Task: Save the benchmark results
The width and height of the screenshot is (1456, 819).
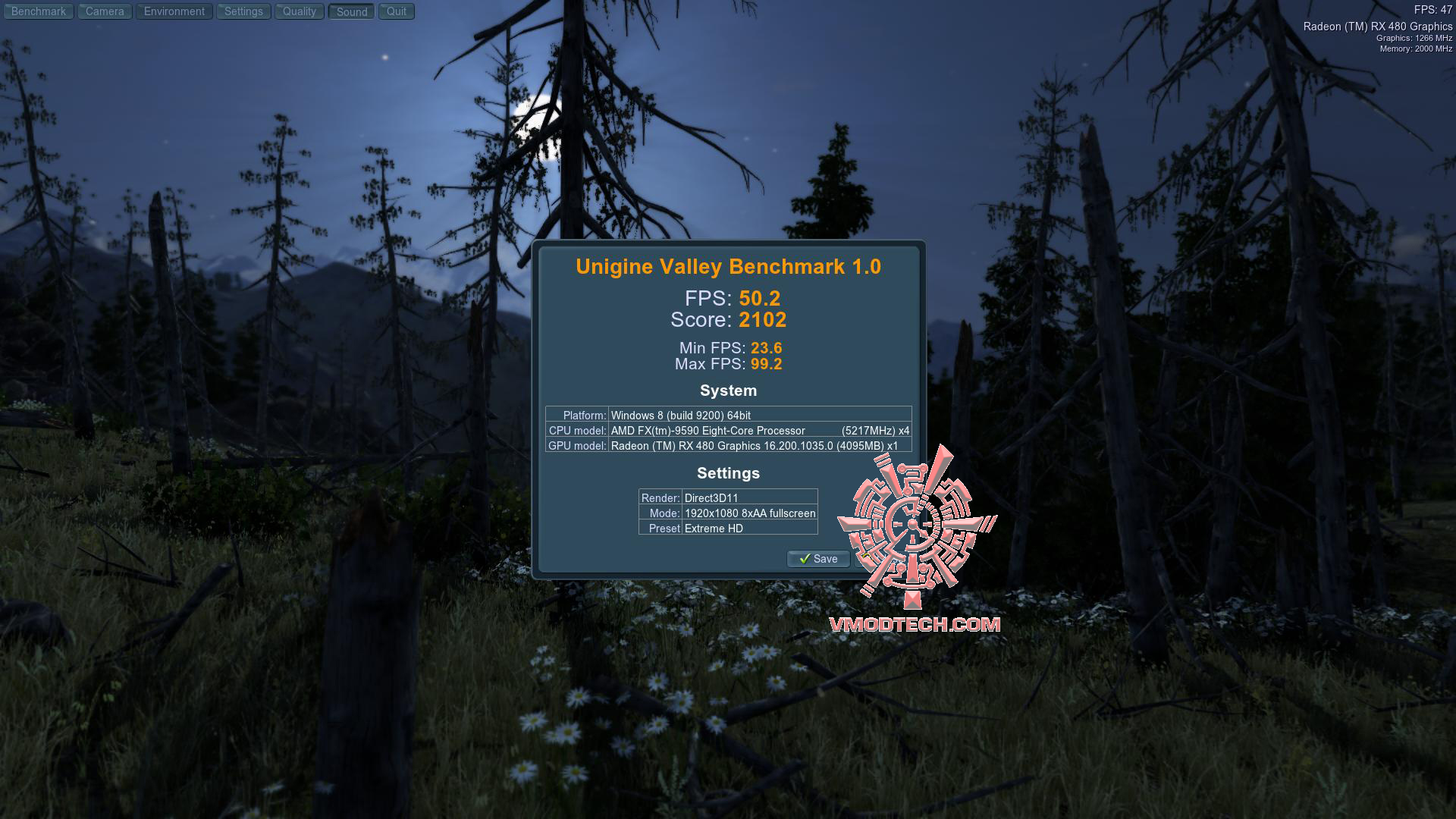Action: pos(819,559)
